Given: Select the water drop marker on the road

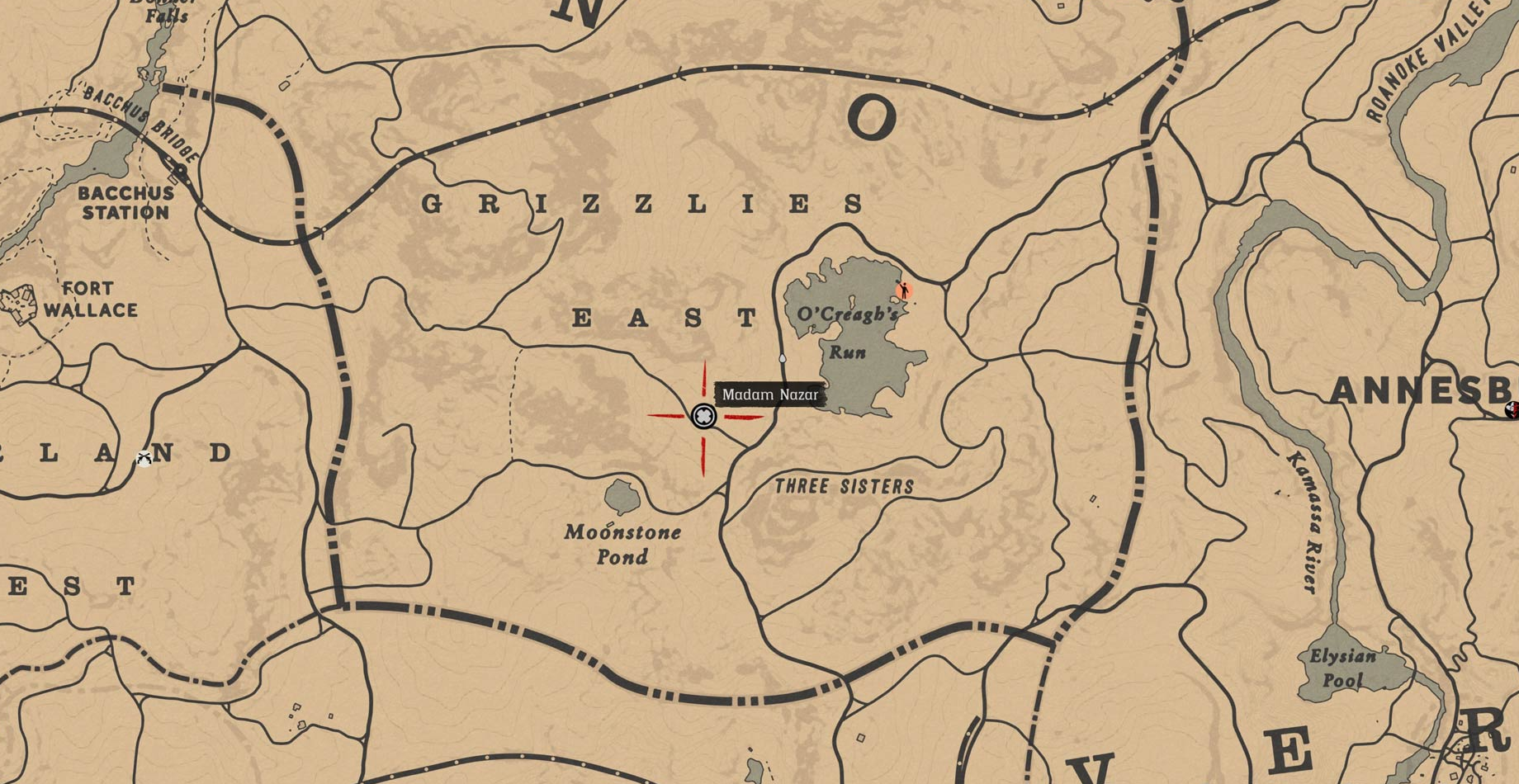Looking at the screenshot, I should point(783,359).
